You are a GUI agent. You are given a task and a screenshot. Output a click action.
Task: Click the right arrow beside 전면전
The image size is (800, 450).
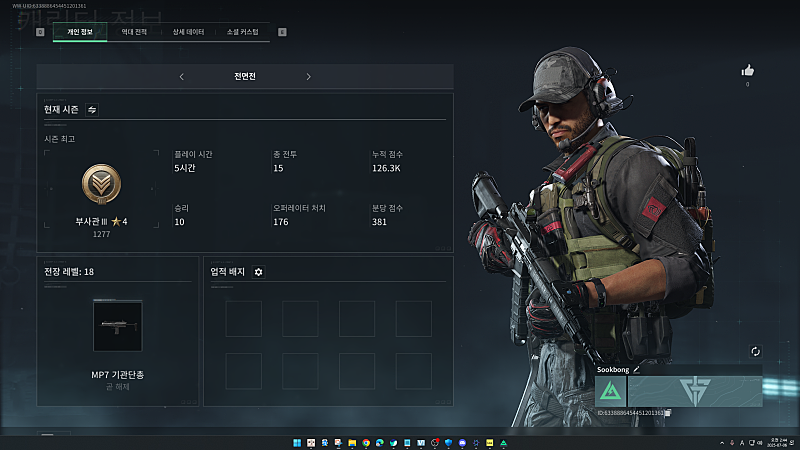point(308,76)
